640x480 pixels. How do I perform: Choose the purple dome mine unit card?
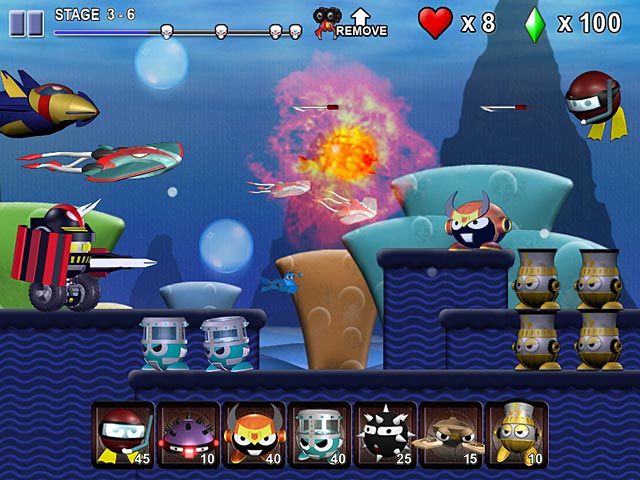(188, 436)
